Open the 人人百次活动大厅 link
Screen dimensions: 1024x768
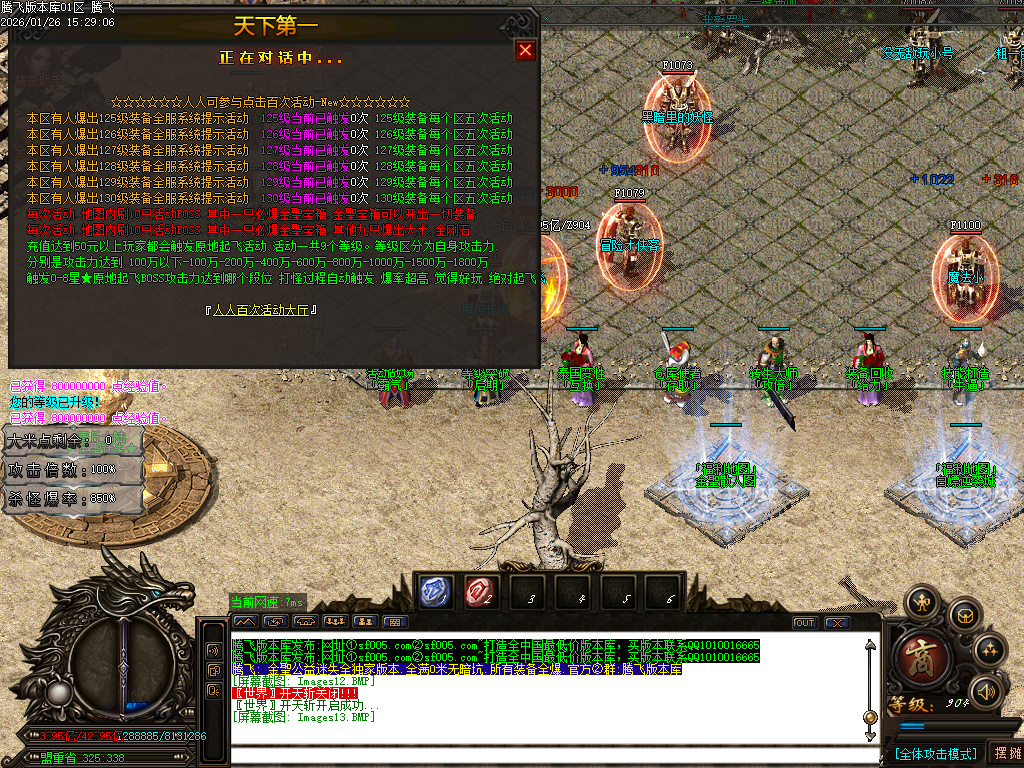[x=261, y=310]
